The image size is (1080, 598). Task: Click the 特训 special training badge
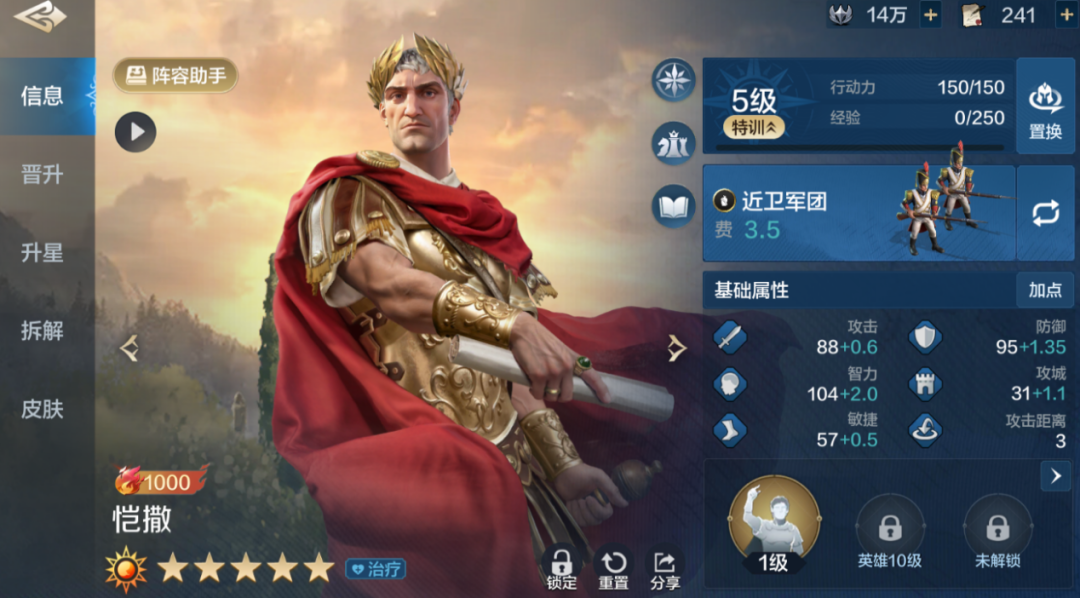point(754,127)
